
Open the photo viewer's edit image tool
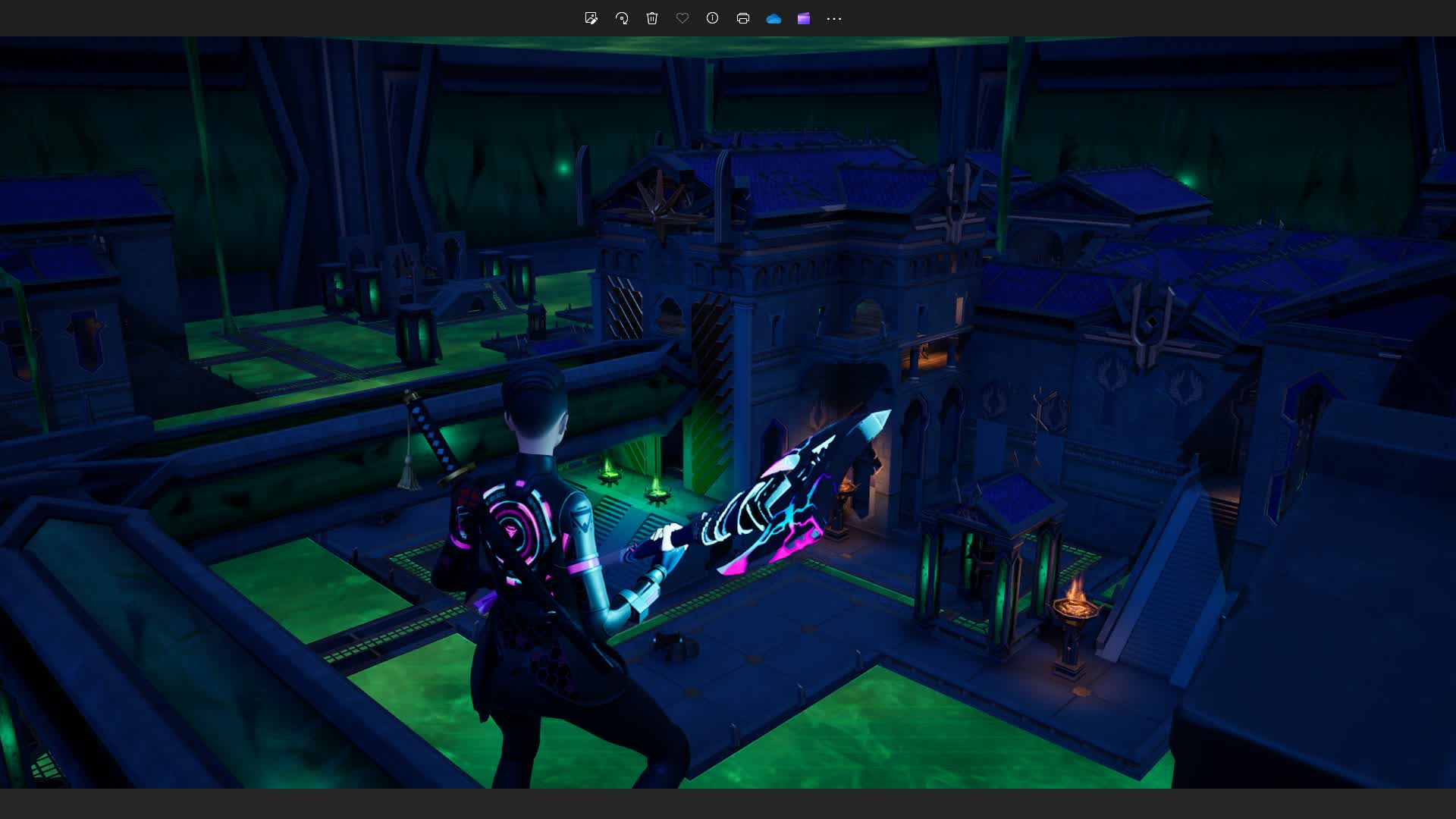tap(591, 18)
